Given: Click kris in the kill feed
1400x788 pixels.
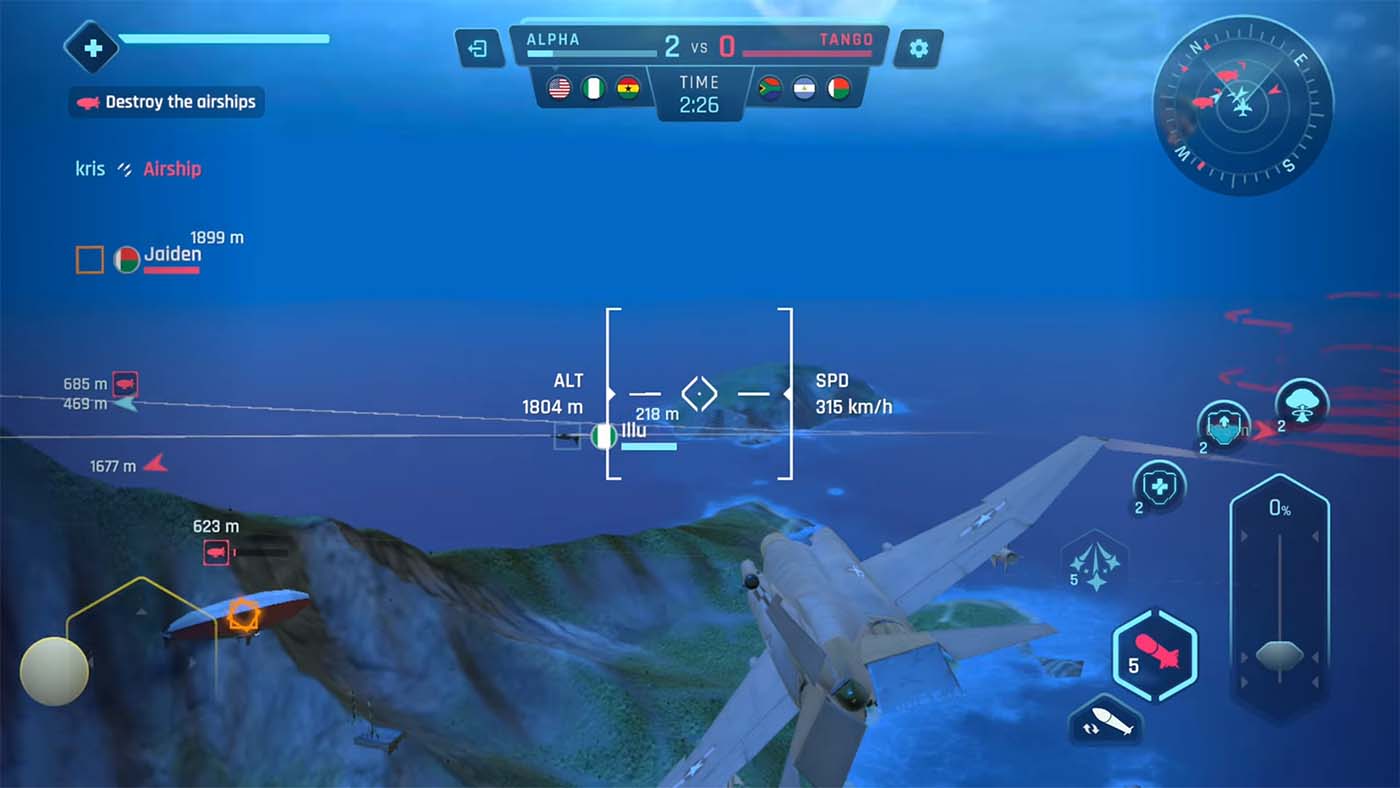Looking at the screenshot, I should coord(90,168).
